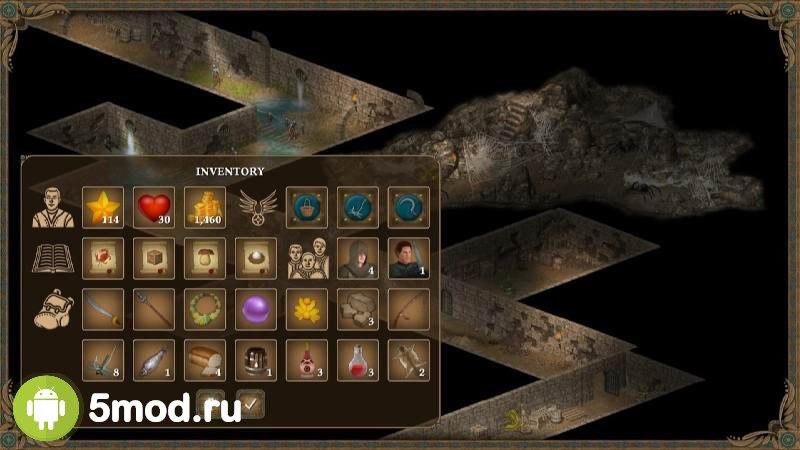Select the yellow flower item

click(x=307, y=309)
